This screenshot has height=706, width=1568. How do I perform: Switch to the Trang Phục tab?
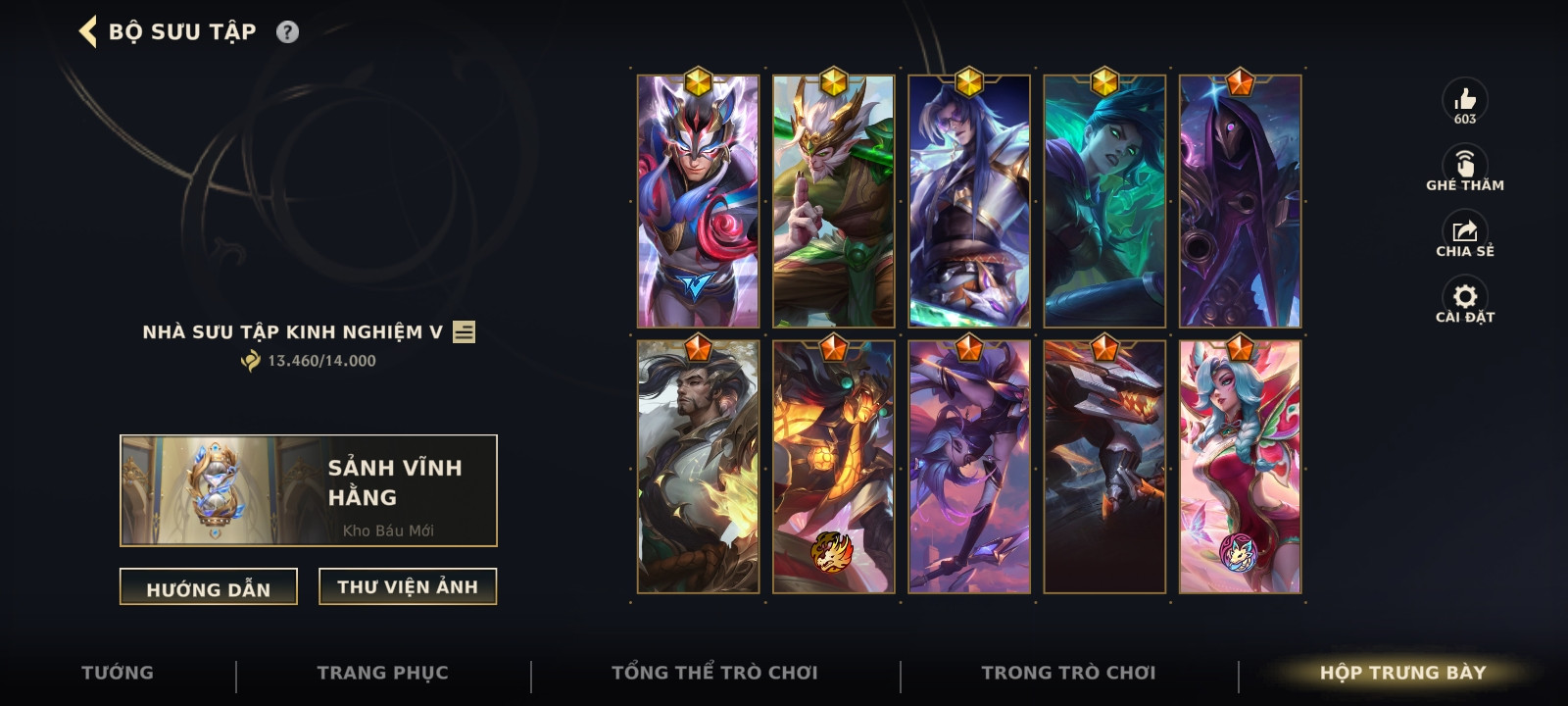click(x=383, y=673)
